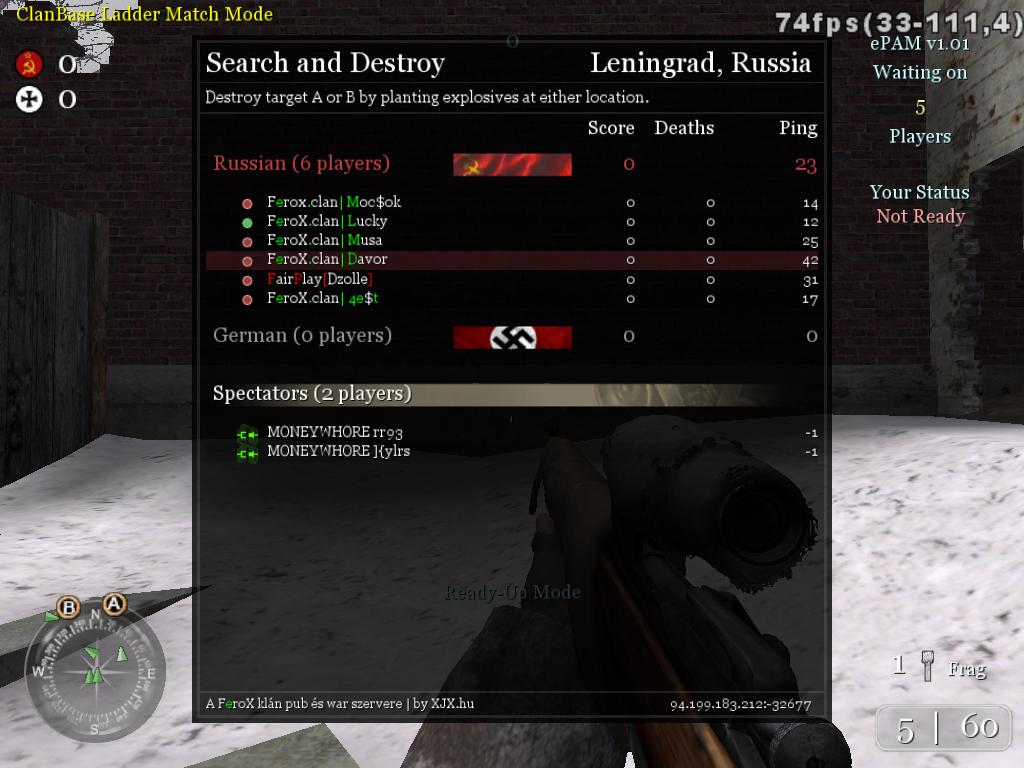Click the highlighted FeroX.clan|Davor row

click(x=326, y=260)
